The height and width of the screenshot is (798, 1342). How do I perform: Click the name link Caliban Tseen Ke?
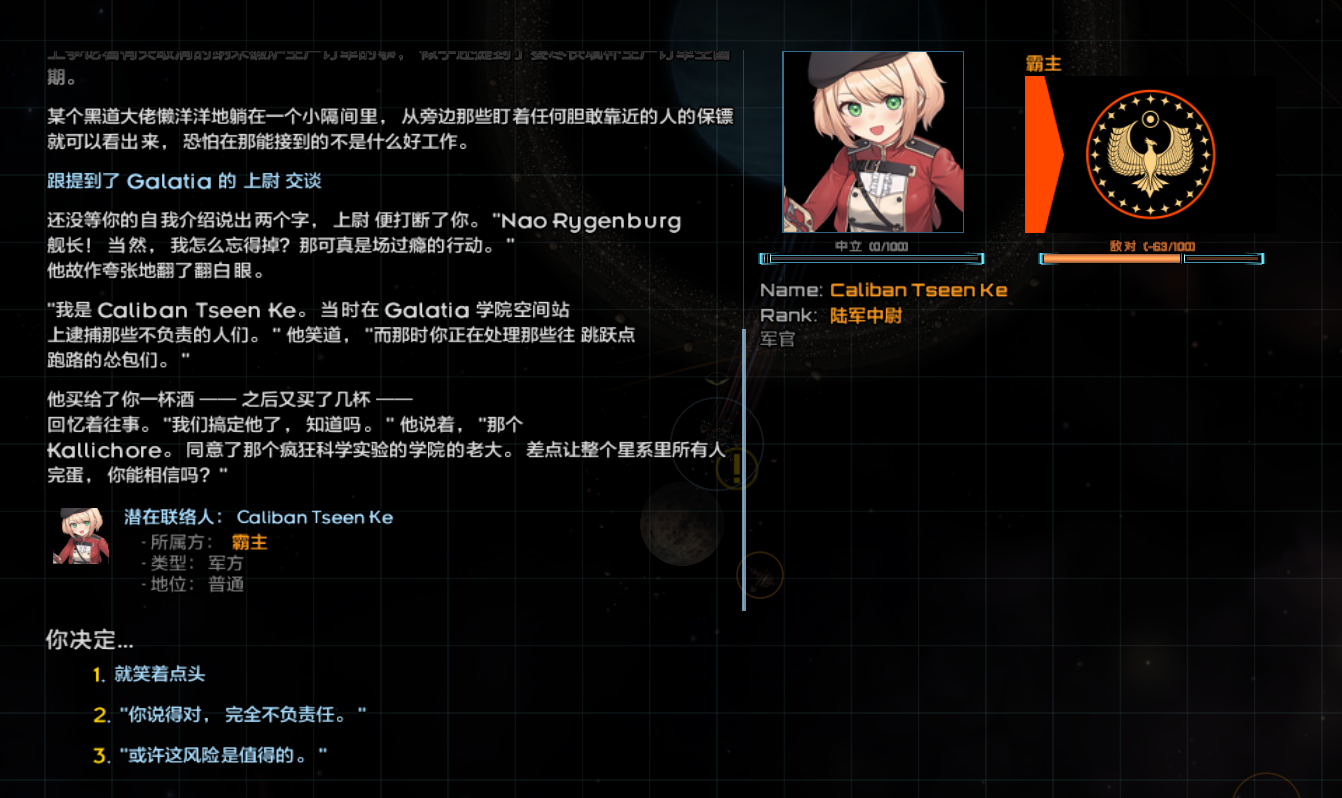point(919,289)
